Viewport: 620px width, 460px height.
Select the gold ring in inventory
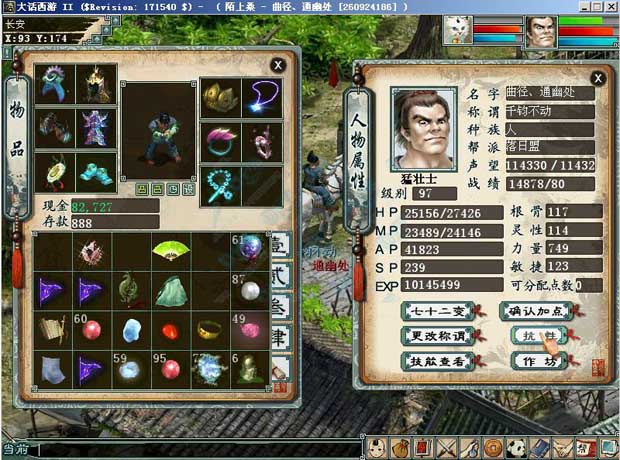pyautogui.click(x=209, y=329)
